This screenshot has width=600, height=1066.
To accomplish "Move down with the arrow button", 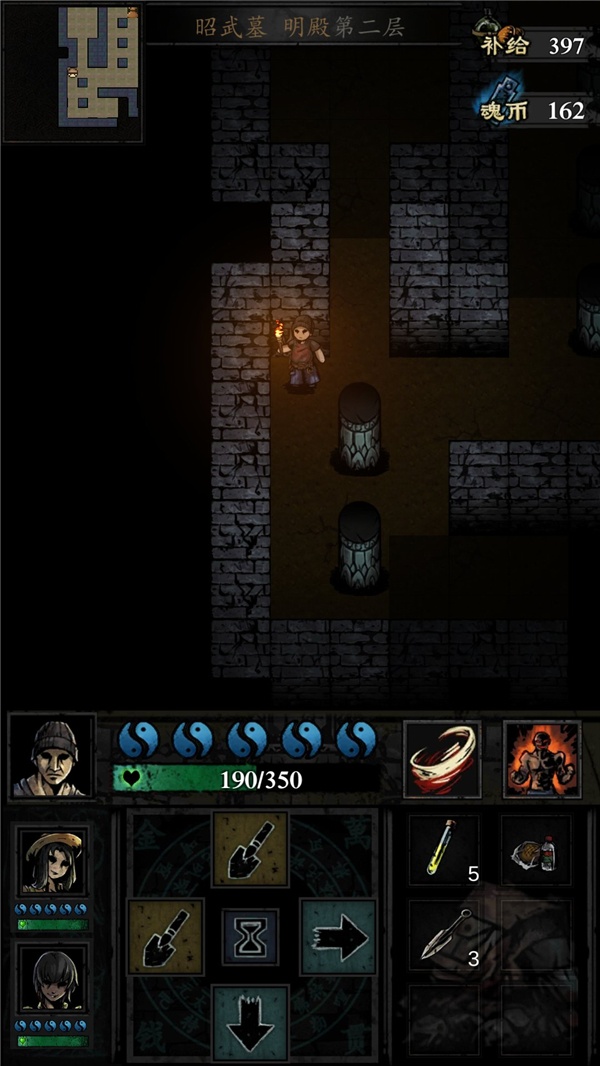I will [250, 1020].
